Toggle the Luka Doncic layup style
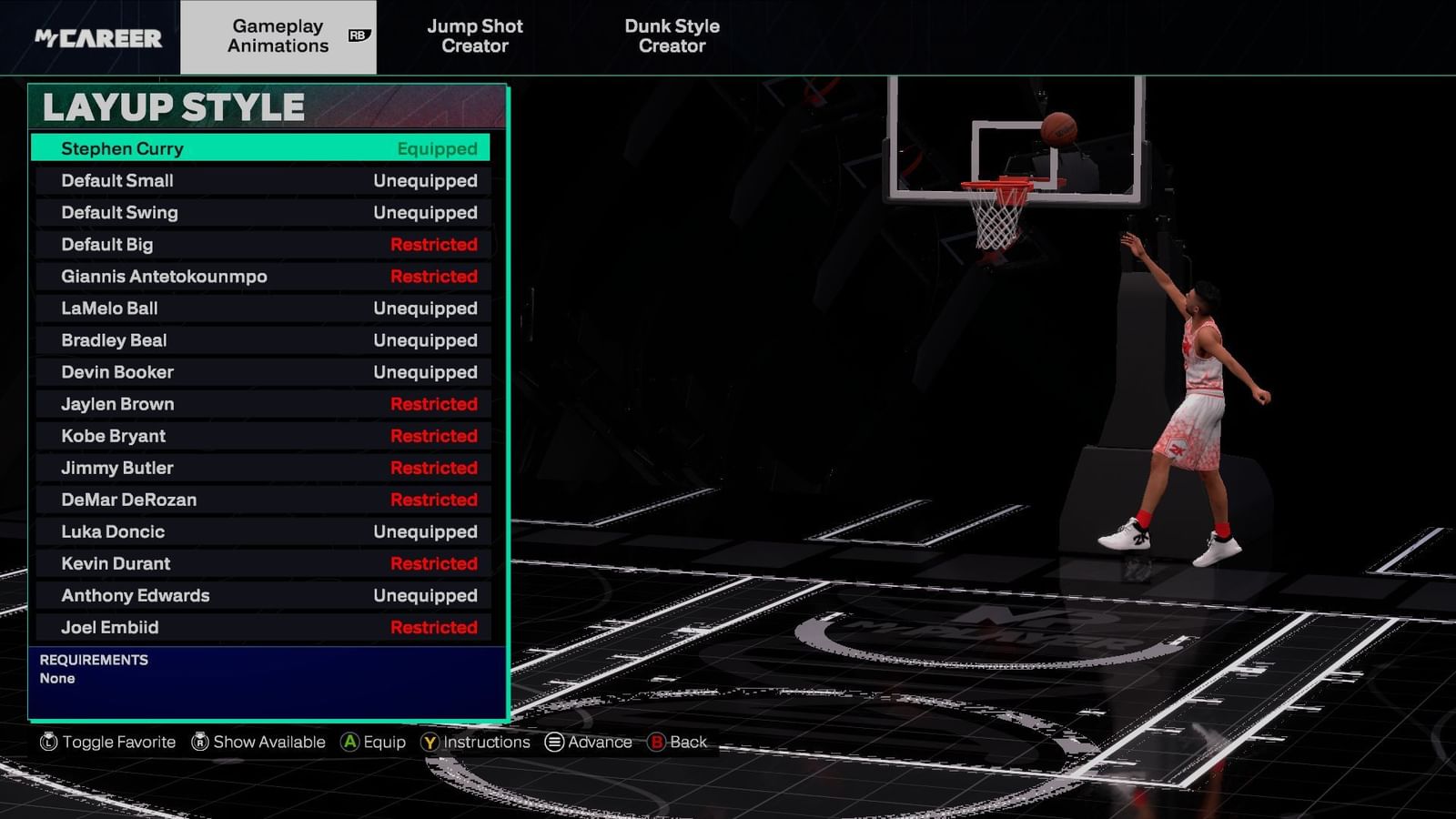1456x819 pixels. (264, 531)
